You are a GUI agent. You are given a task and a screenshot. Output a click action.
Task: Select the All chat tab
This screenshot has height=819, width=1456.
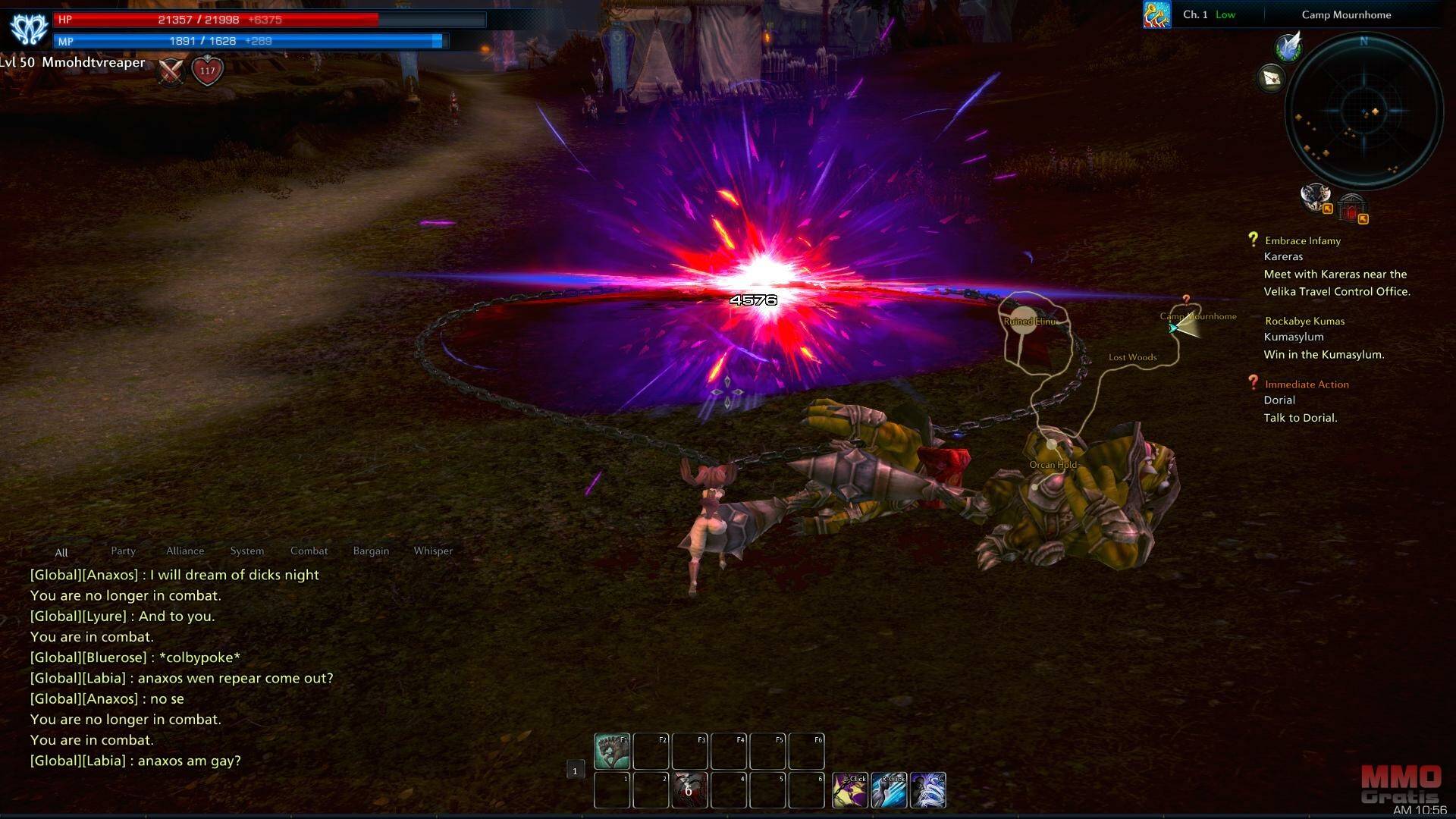(x=61, y=553)
